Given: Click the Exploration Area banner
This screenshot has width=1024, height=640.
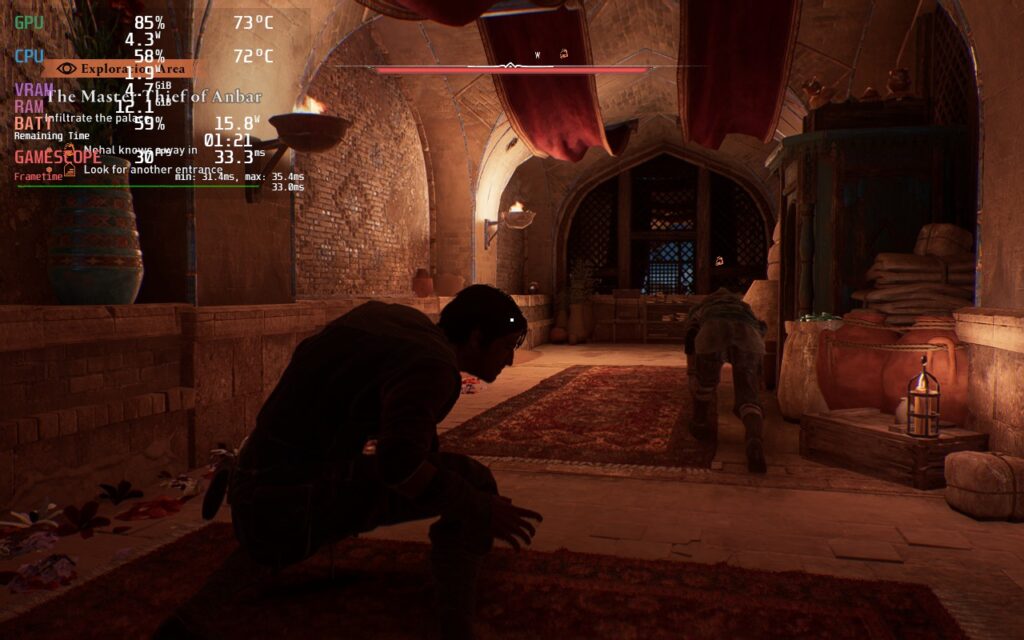Looking at the screenshot, I should [122, 69].
